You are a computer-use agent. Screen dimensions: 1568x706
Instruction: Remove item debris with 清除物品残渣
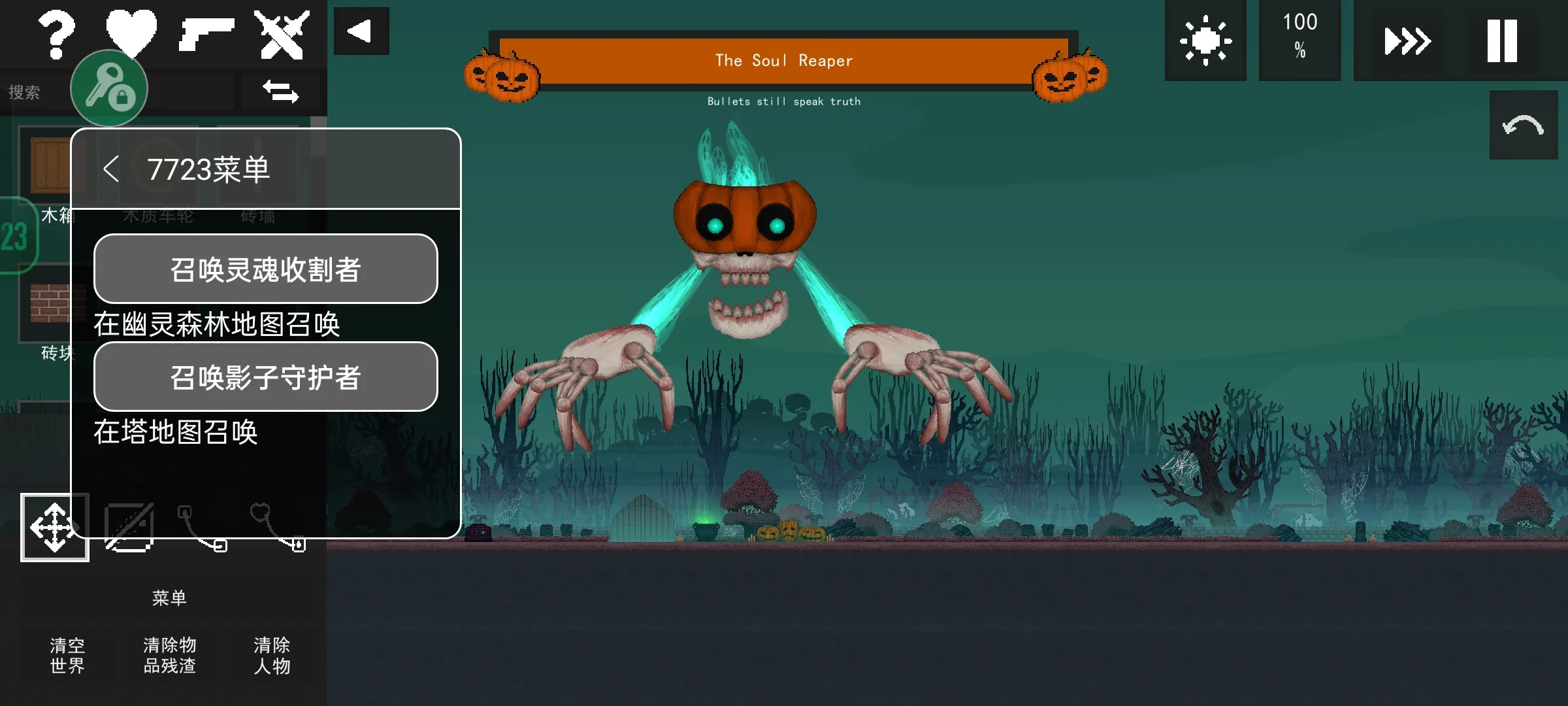pyautogui.click(x=169, y=655)
